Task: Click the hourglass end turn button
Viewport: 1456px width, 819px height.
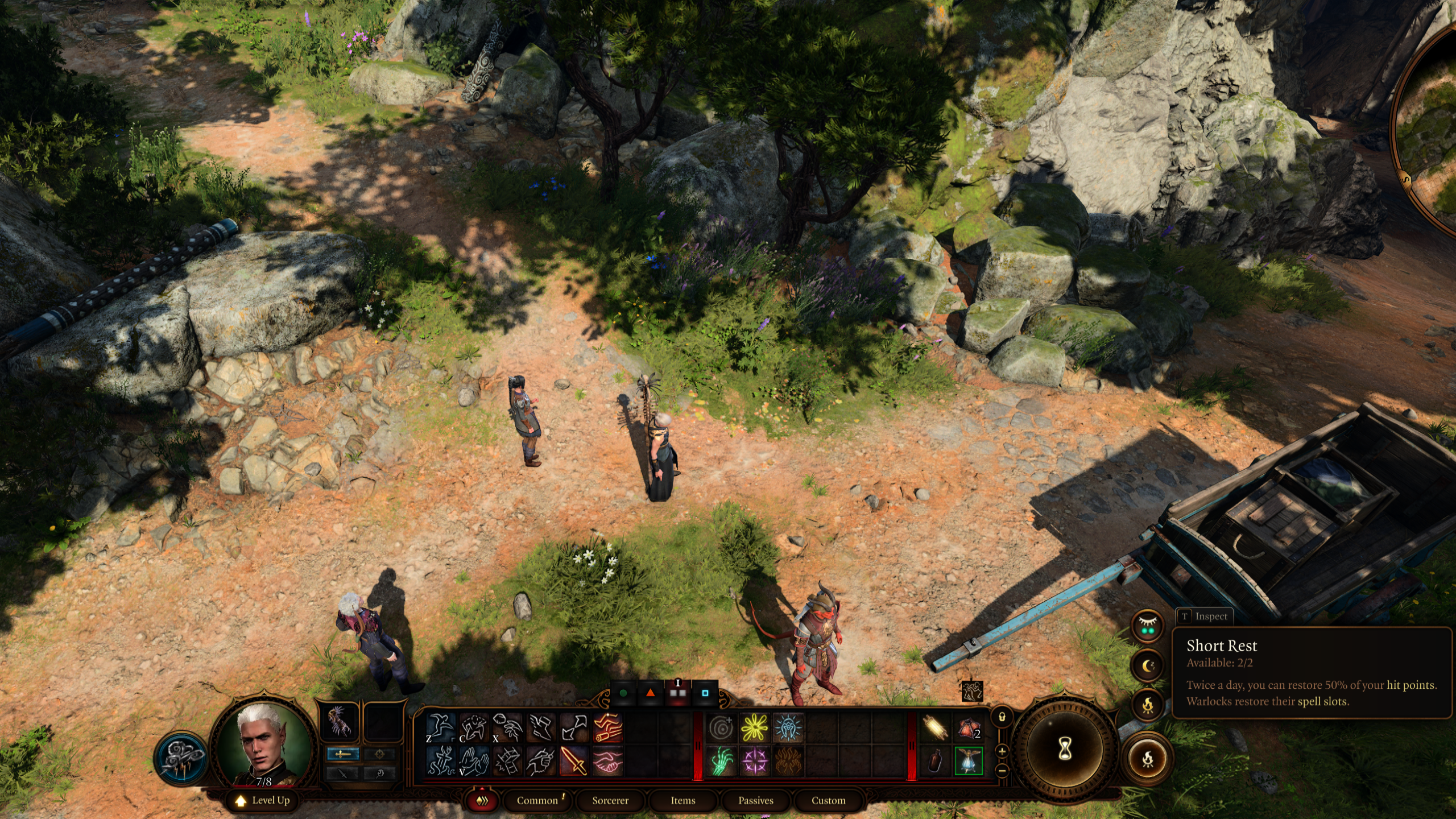Action: click(1065, 748)
